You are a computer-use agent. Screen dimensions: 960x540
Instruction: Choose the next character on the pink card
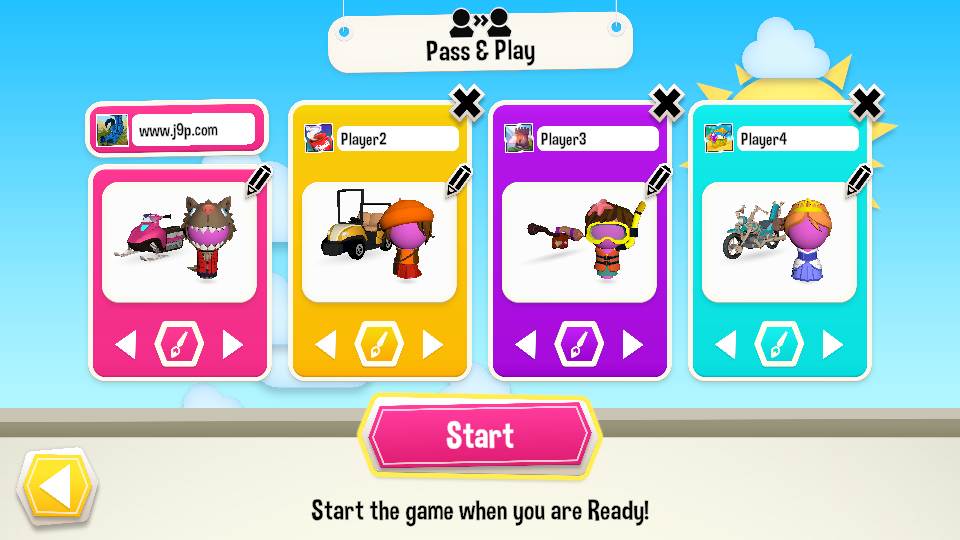click(x=232, y=345)
